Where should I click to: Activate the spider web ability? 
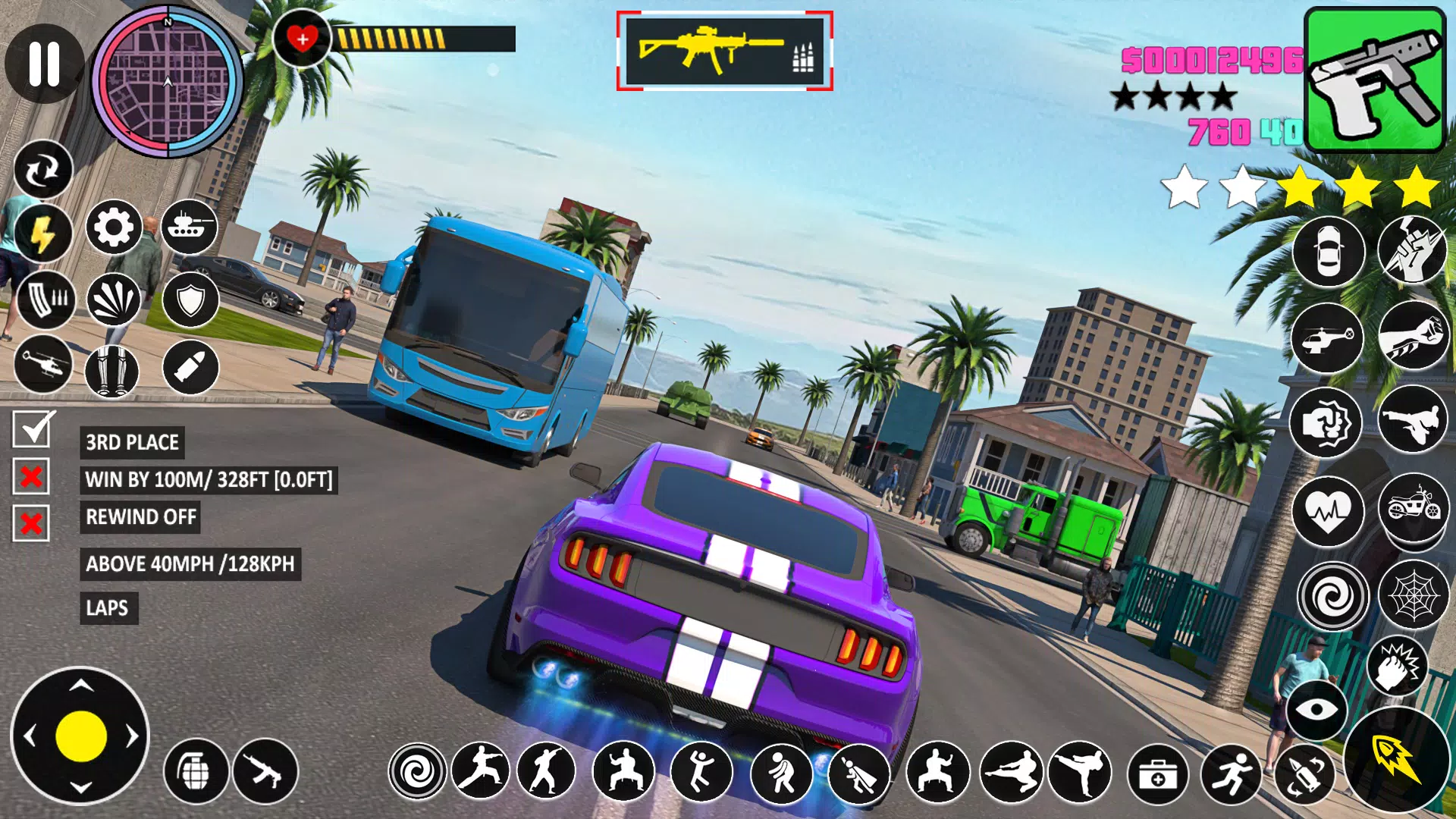point(1413,595)
